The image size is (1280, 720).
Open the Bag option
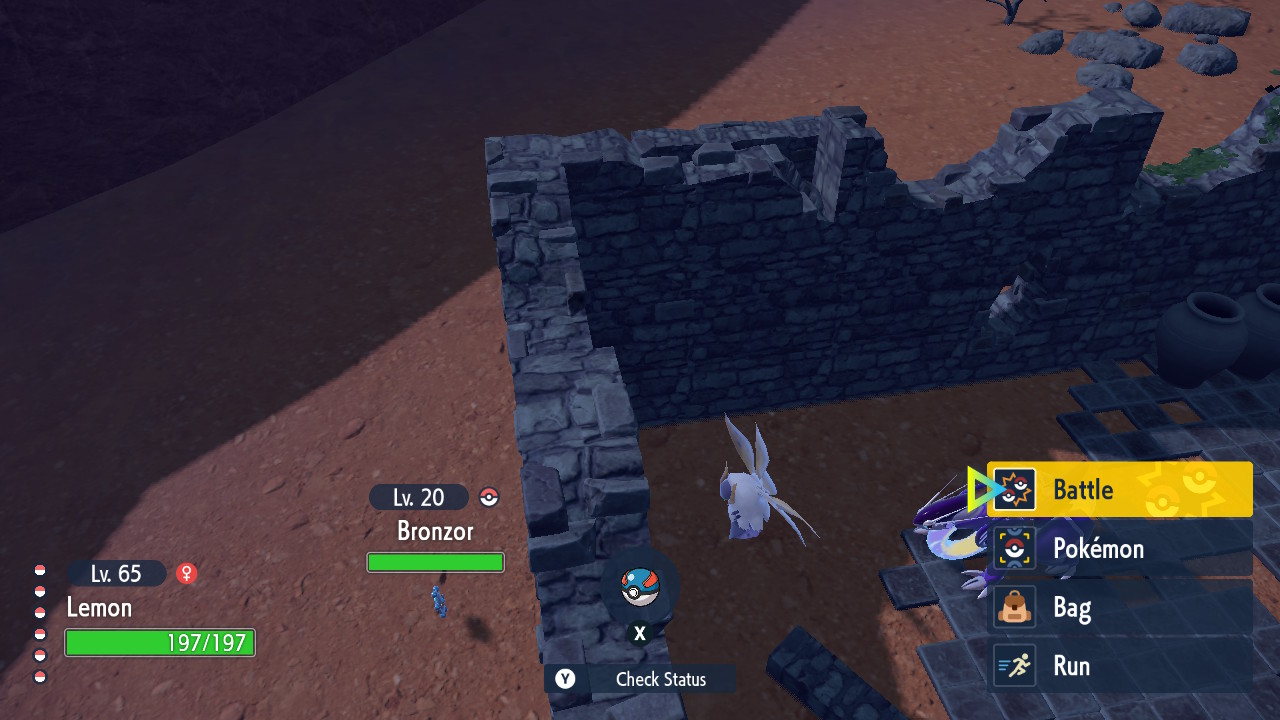(1120, 607)
